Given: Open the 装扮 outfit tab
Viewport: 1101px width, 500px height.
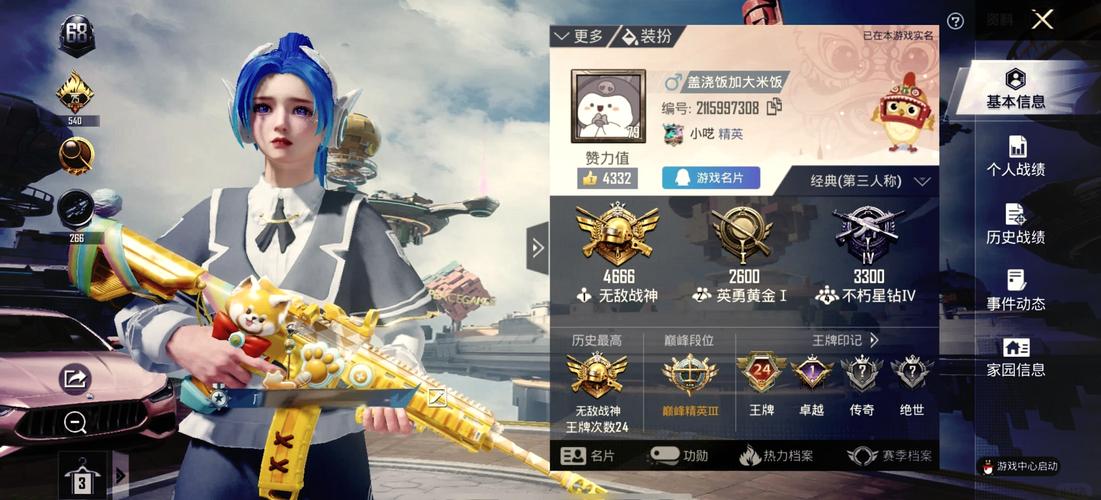Looking at the screenshot, I should (x=646, y=36).
